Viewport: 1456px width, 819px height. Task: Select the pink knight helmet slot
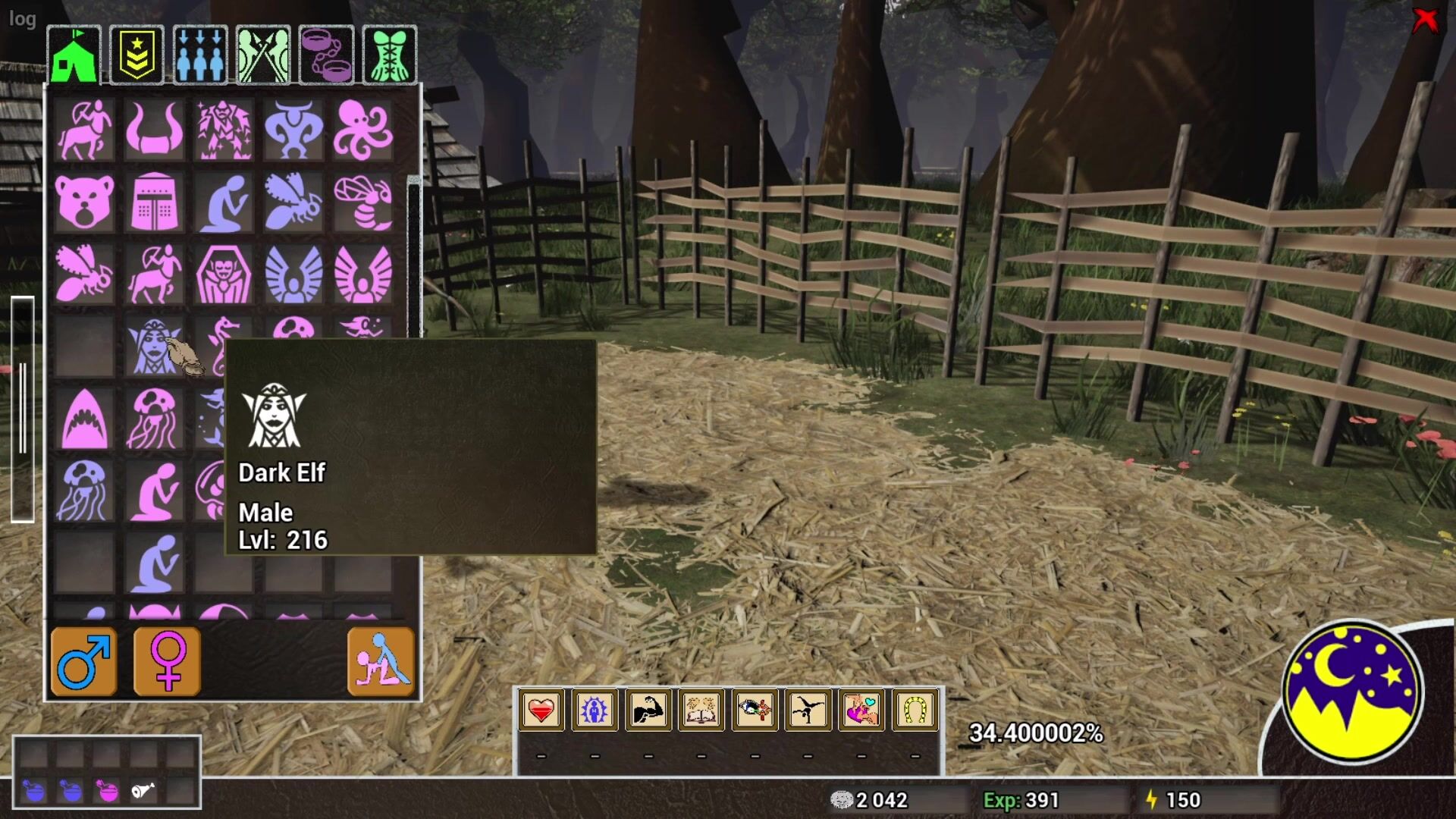[x=154, y=202]
